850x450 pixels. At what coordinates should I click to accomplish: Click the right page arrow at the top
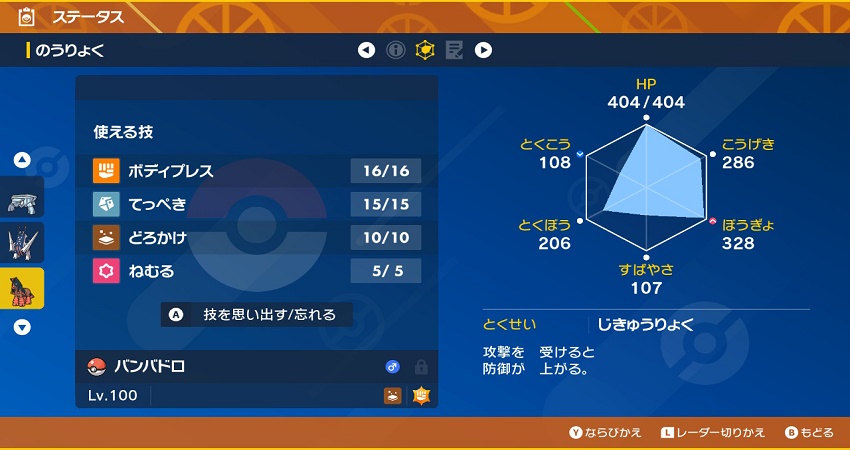tap(483, 50)
